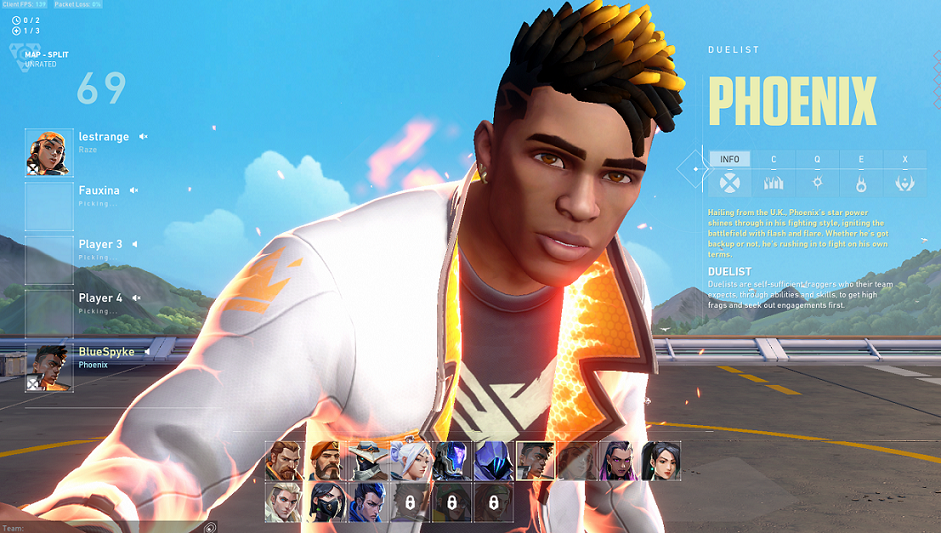The height and width of the screenshot is (533, 941).
Task: Toggle the speaker icon beside lestrange
Action: tap(143, 137)
